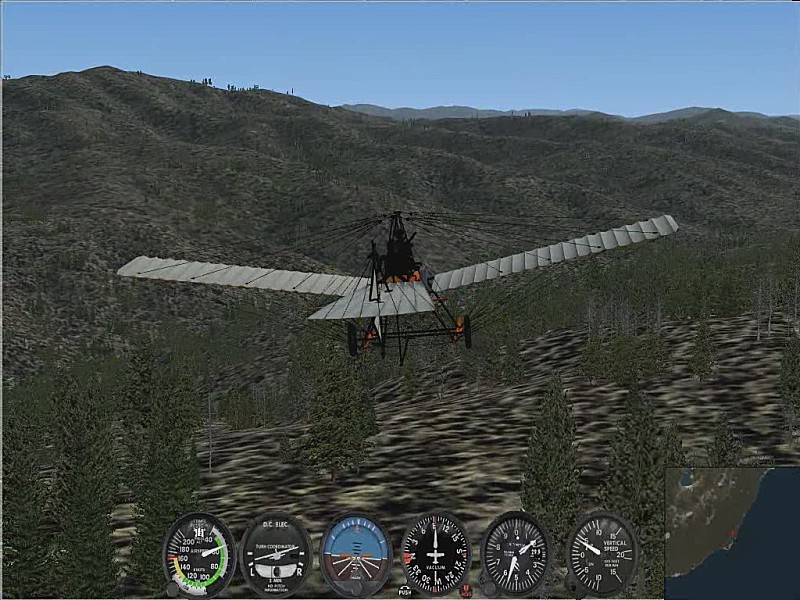Select the turn coordinator instrument
This screenshot has height=600, width=800.
coord(276,555)
